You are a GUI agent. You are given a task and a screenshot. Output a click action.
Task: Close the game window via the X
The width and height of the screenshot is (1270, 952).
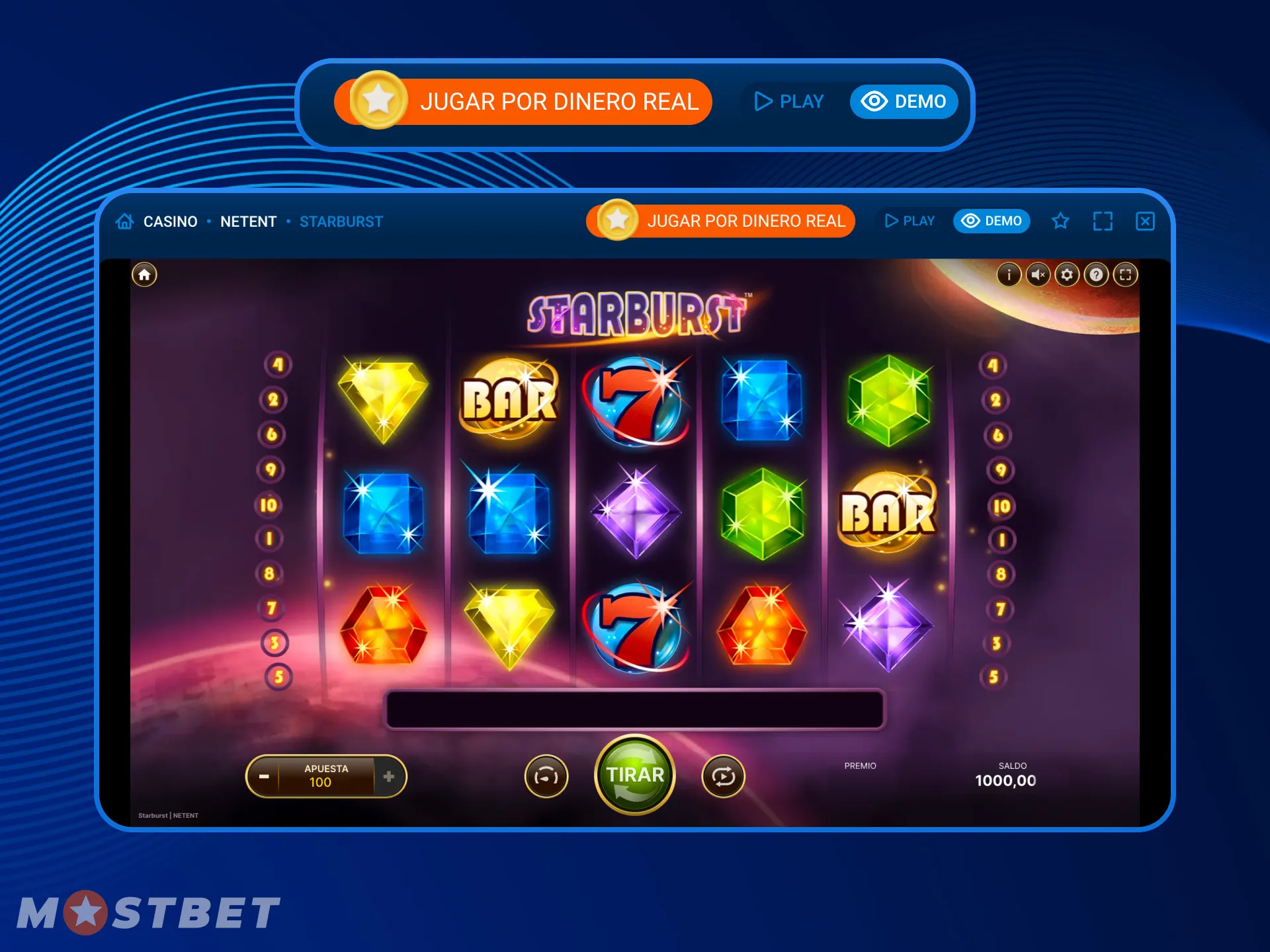1144,221
